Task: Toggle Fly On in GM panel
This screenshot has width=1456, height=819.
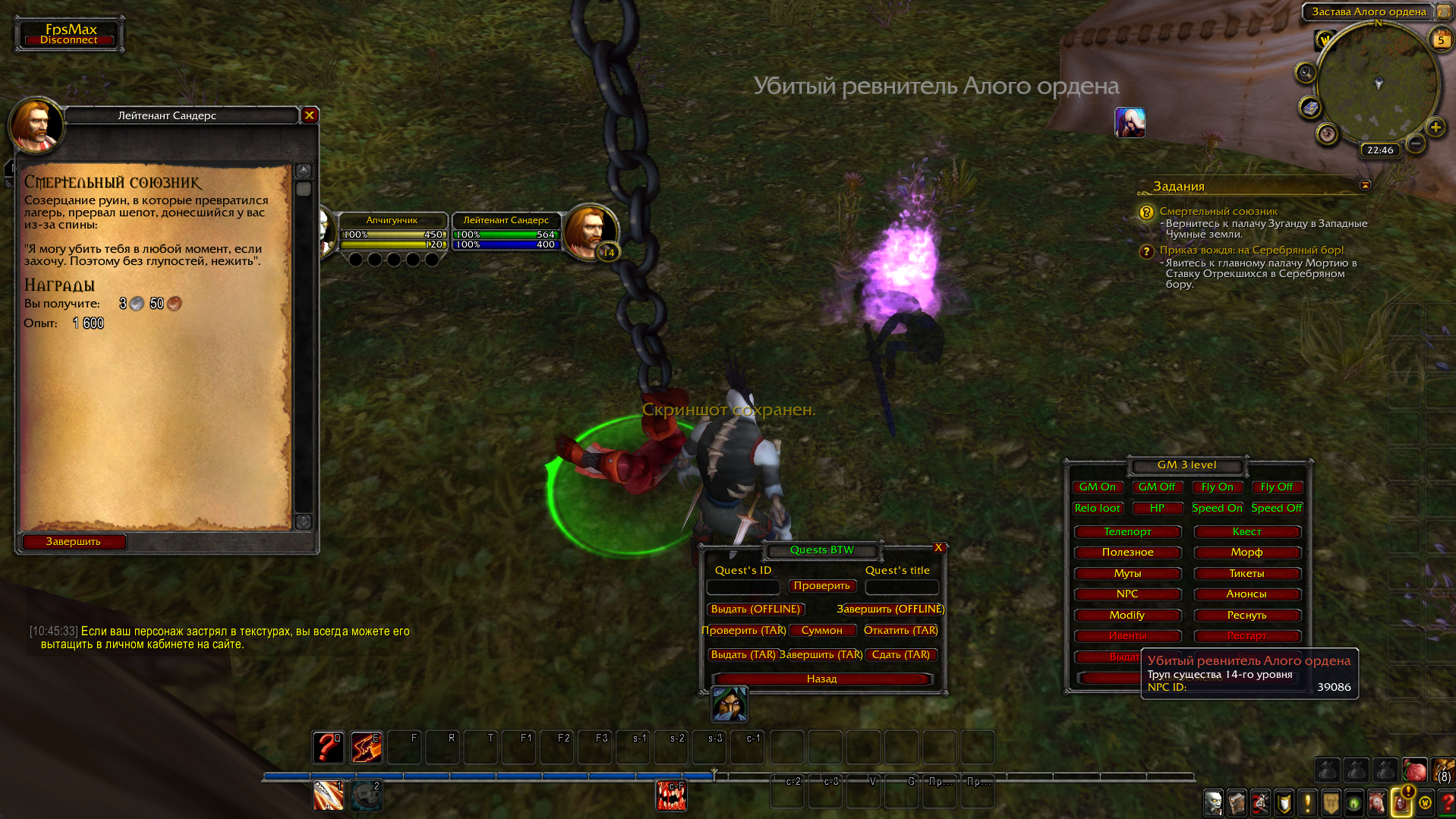Action: [1217, 487]
